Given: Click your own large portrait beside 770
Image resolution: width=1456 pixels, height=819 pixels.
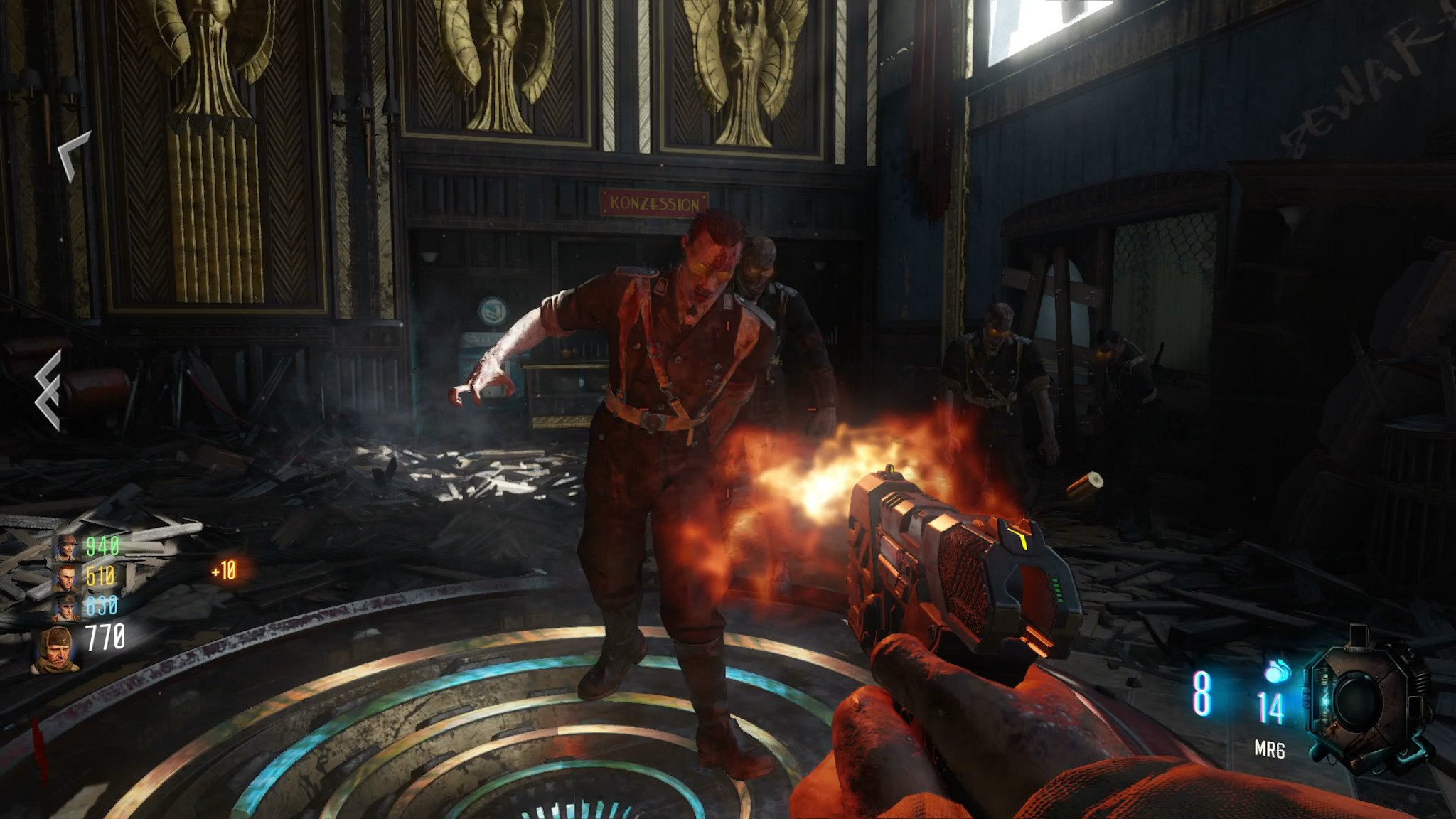Looking at the screenshot, I should point(57,649).
